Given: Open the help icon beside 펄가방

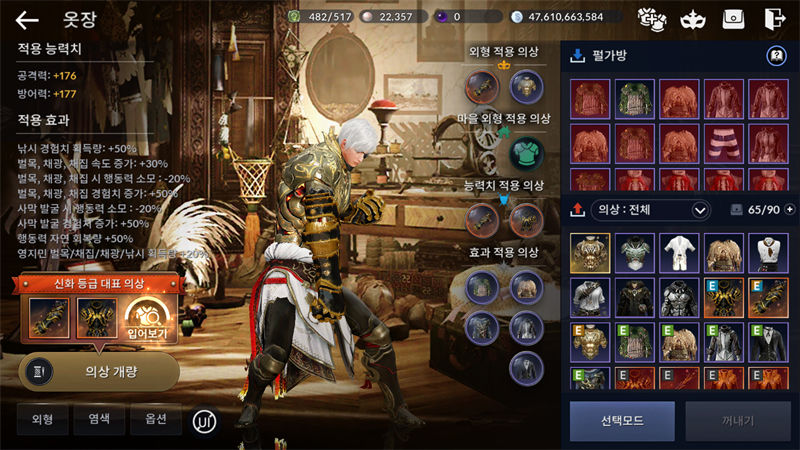Looking at the screenshot, I should click(x=774, y=56).
